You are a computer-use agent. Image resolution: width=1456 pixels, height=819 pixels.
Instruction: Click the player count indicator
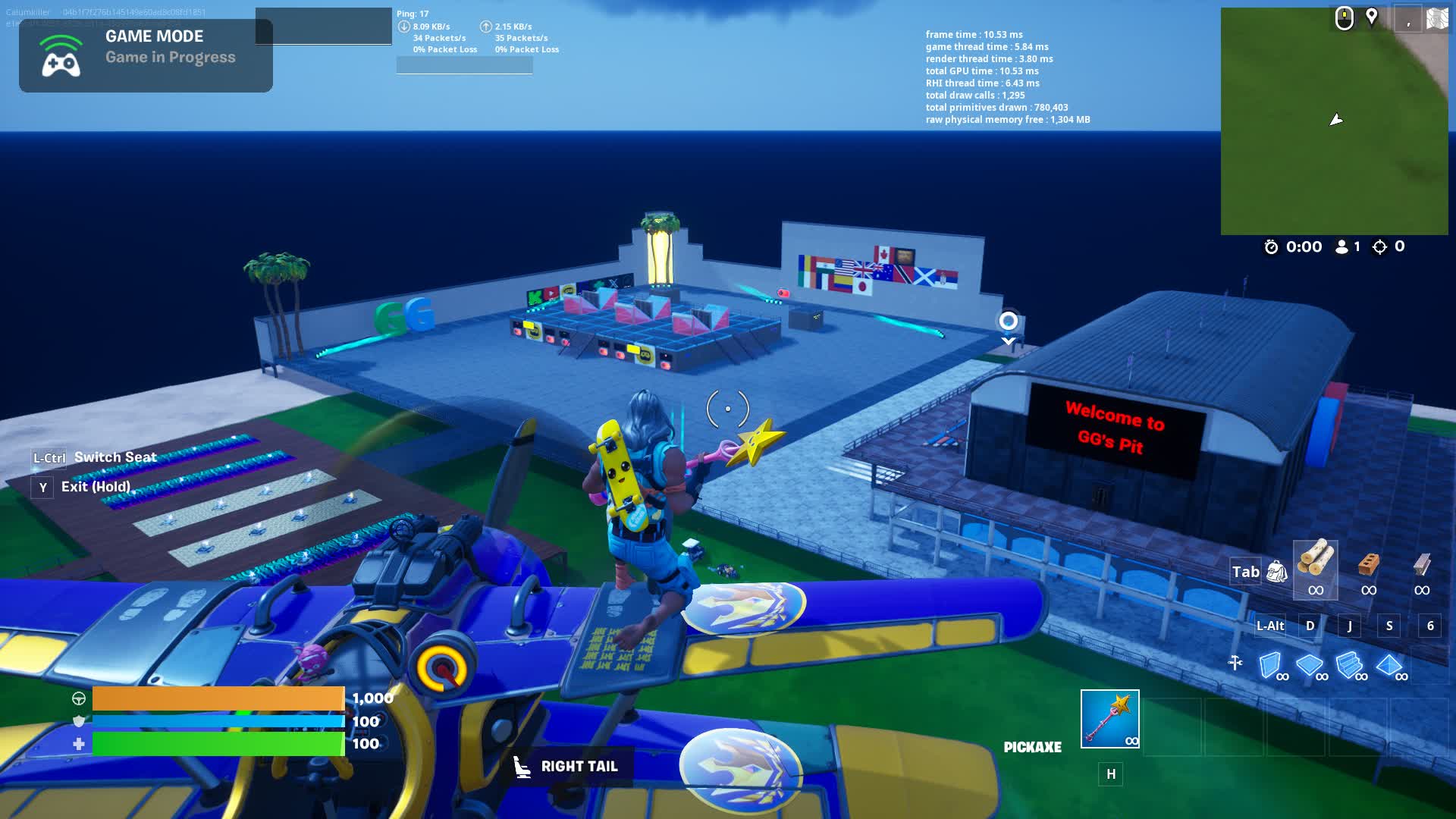tap(1350, 246)
